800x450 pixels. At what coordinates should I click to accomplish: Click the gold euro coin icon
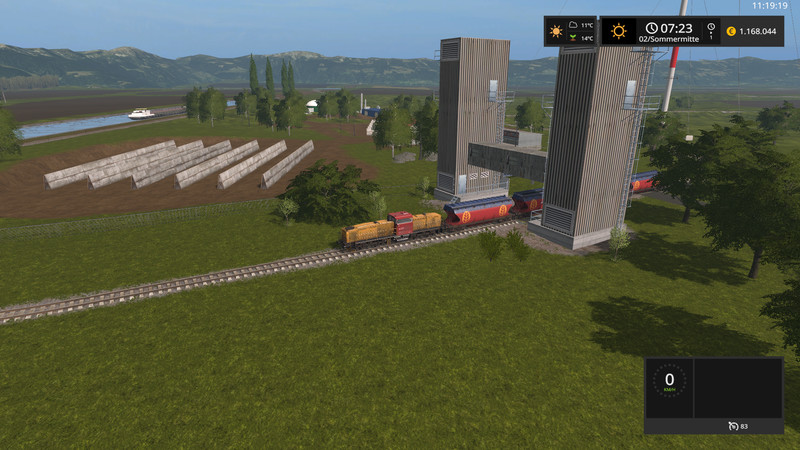(x=731, y=31)
